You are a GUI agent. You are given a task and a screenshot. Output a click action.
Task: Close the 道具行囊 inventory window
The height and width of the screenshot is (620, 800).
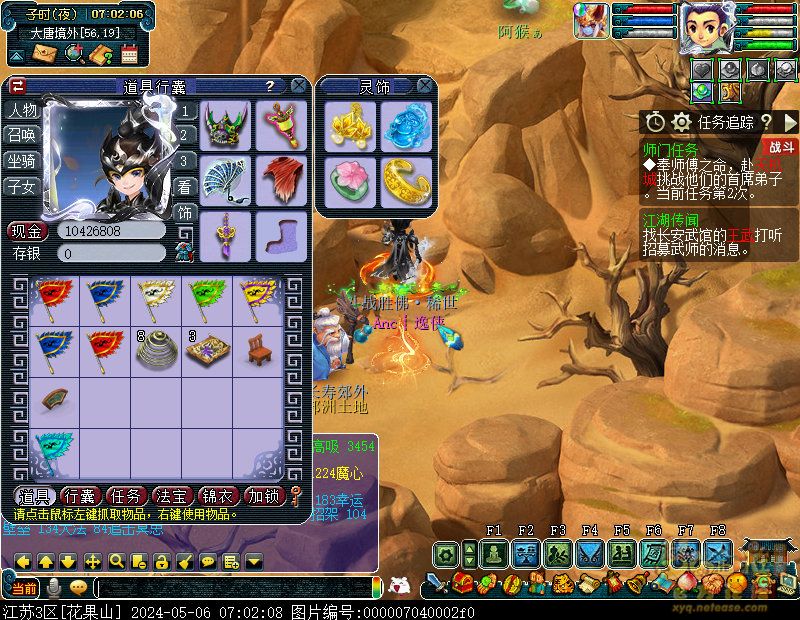coord(298,86)
